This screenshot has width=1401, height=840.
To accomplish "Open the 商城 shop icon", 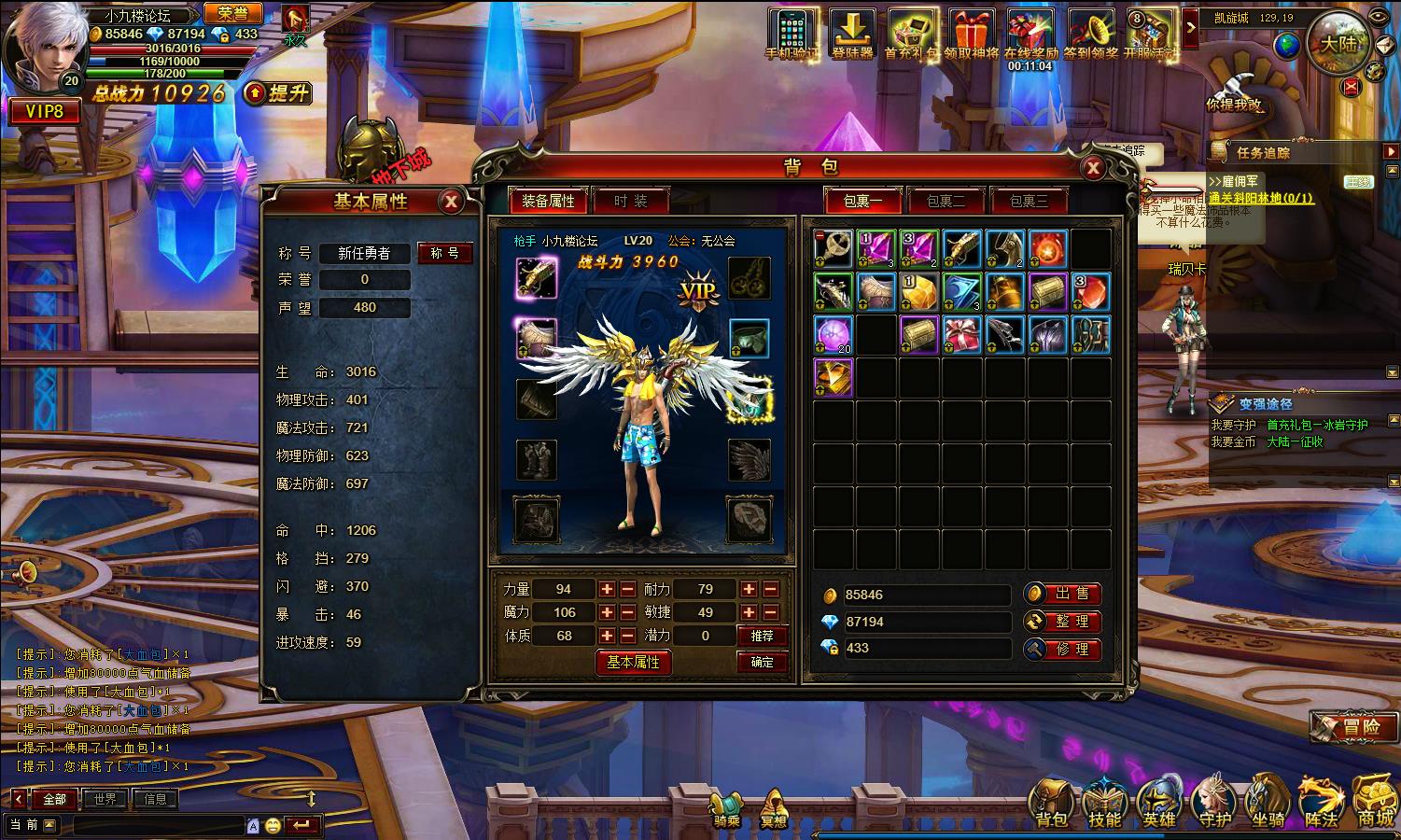I will tap(1374, 801).
